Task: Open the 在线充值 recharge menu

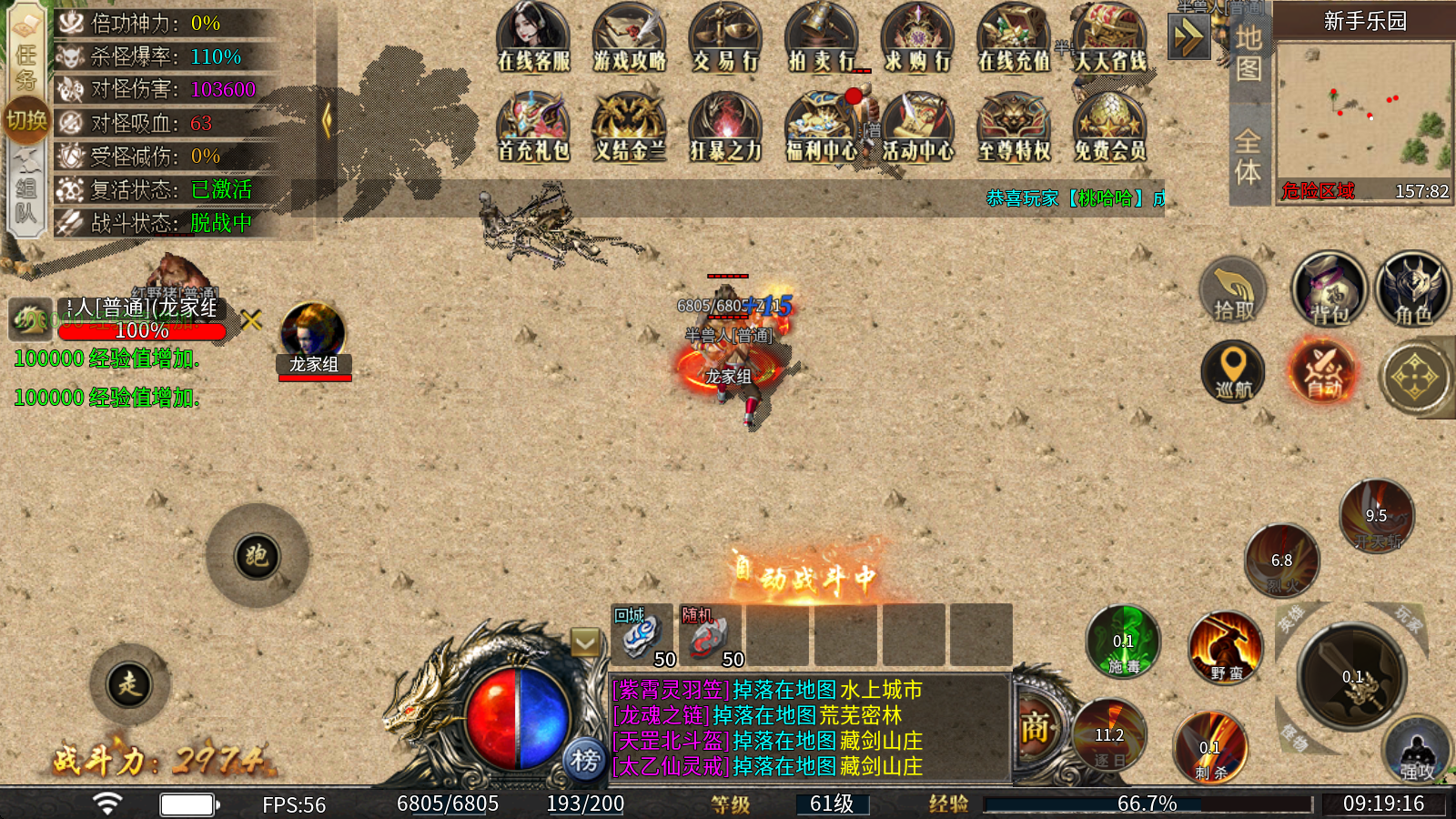Action: 1014,38
